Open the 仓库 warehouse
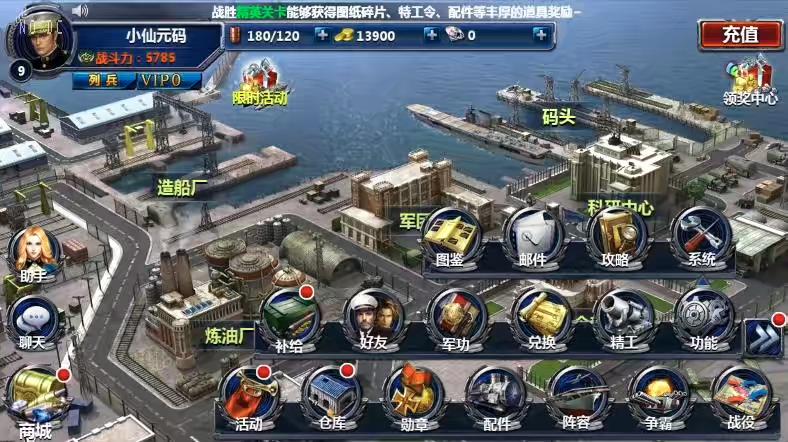 [331, 396]
